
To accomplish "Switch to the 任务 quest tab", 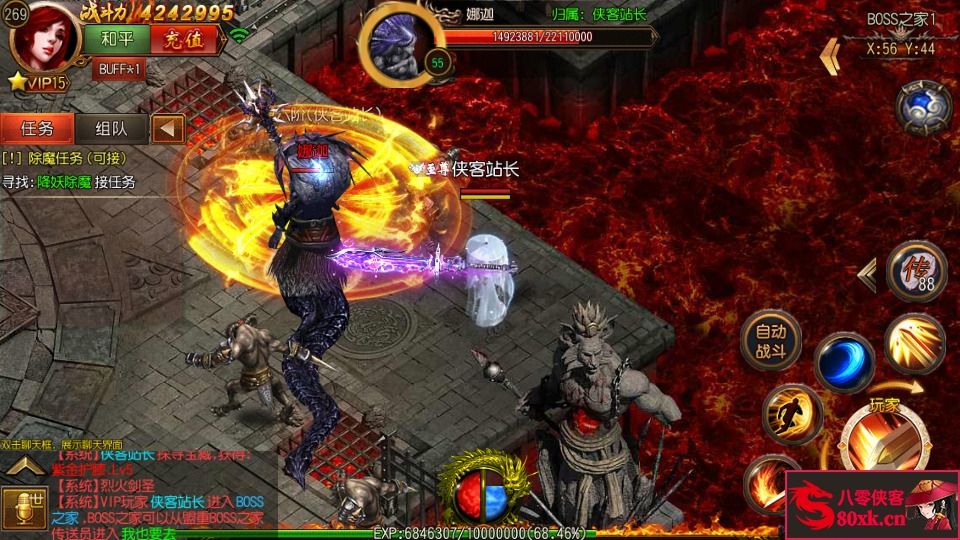I will click(37, 128).
